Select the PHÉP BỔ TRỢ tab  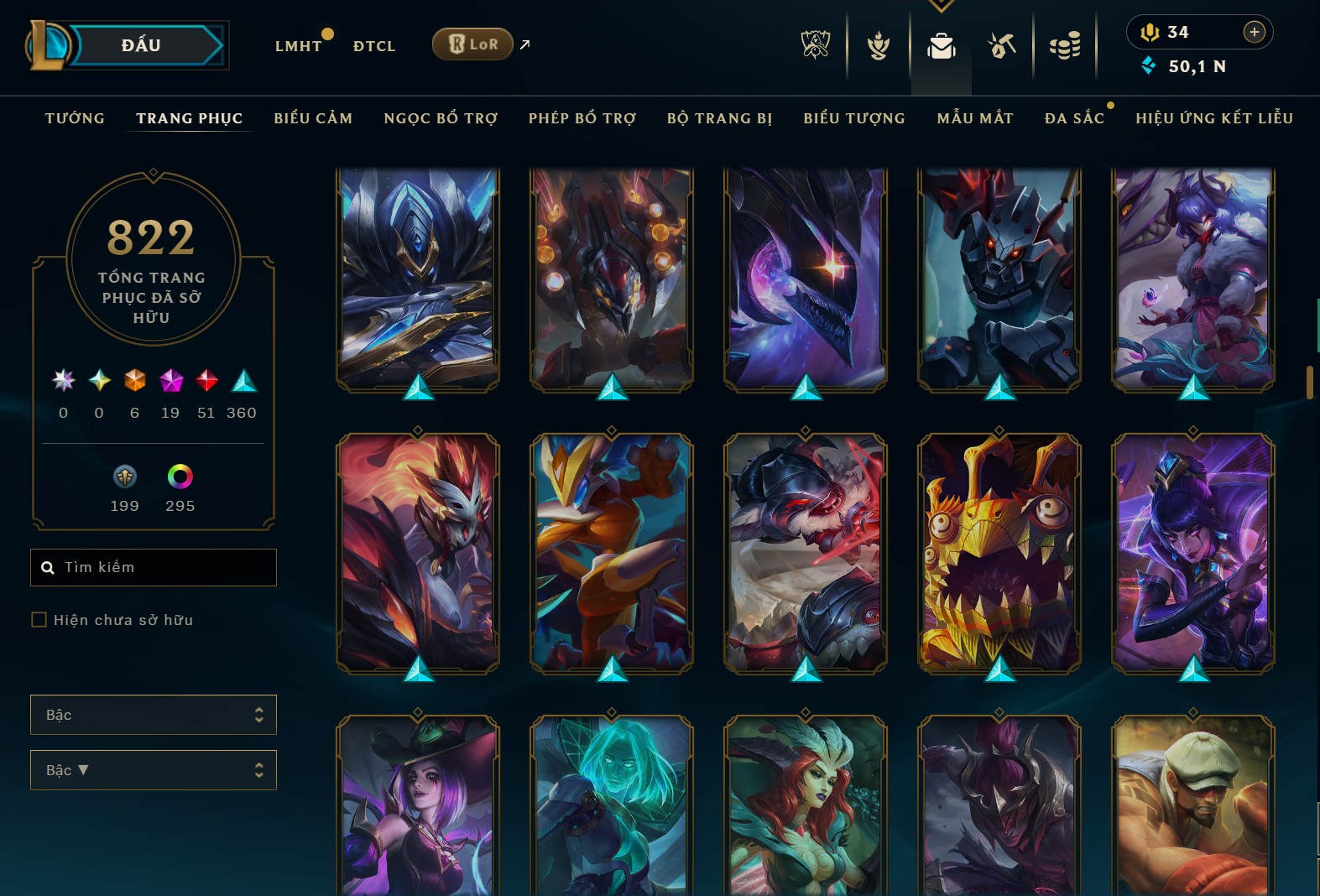pos(582,118)
